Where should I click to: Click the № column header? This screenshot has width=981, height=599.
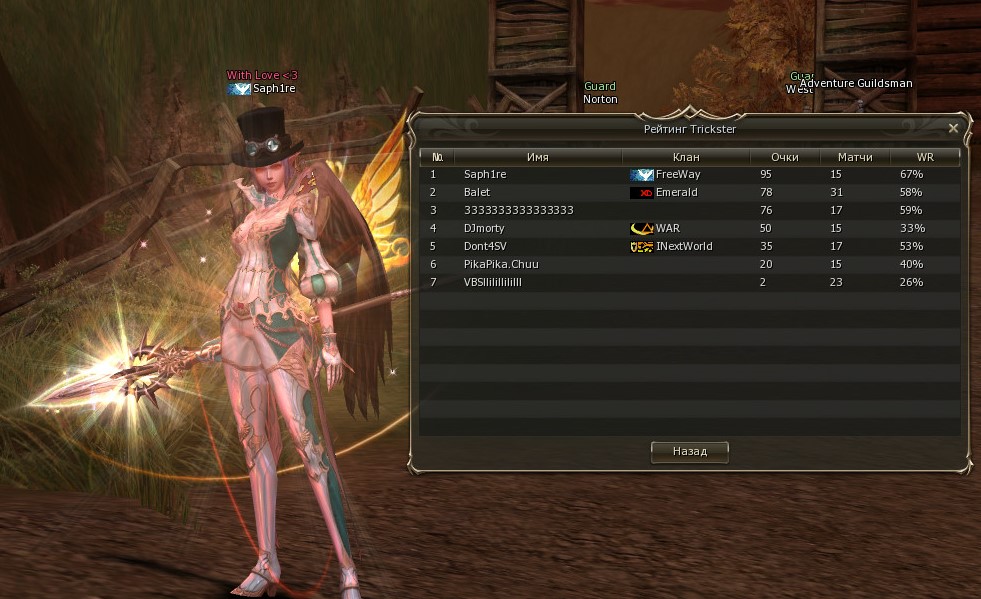(438, 157)
